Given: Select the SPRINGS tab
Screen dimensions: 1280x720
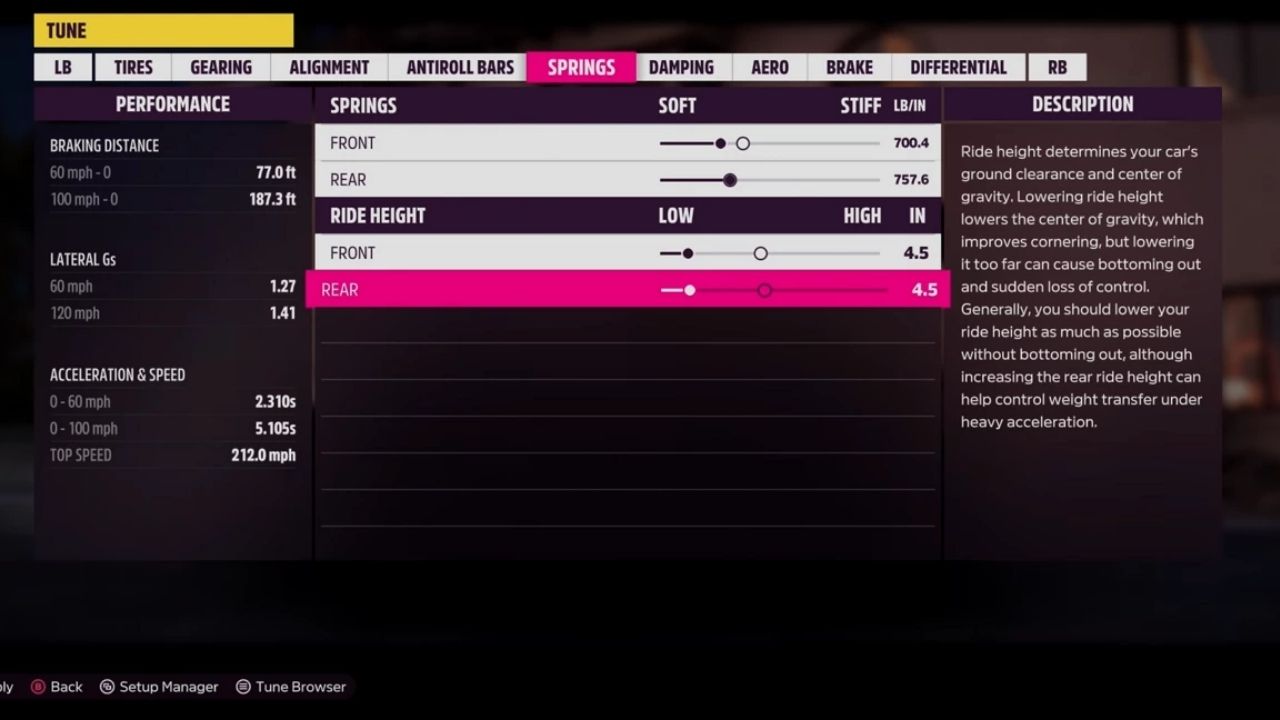Looking at the screenshot, I should (x=581, y=67).
